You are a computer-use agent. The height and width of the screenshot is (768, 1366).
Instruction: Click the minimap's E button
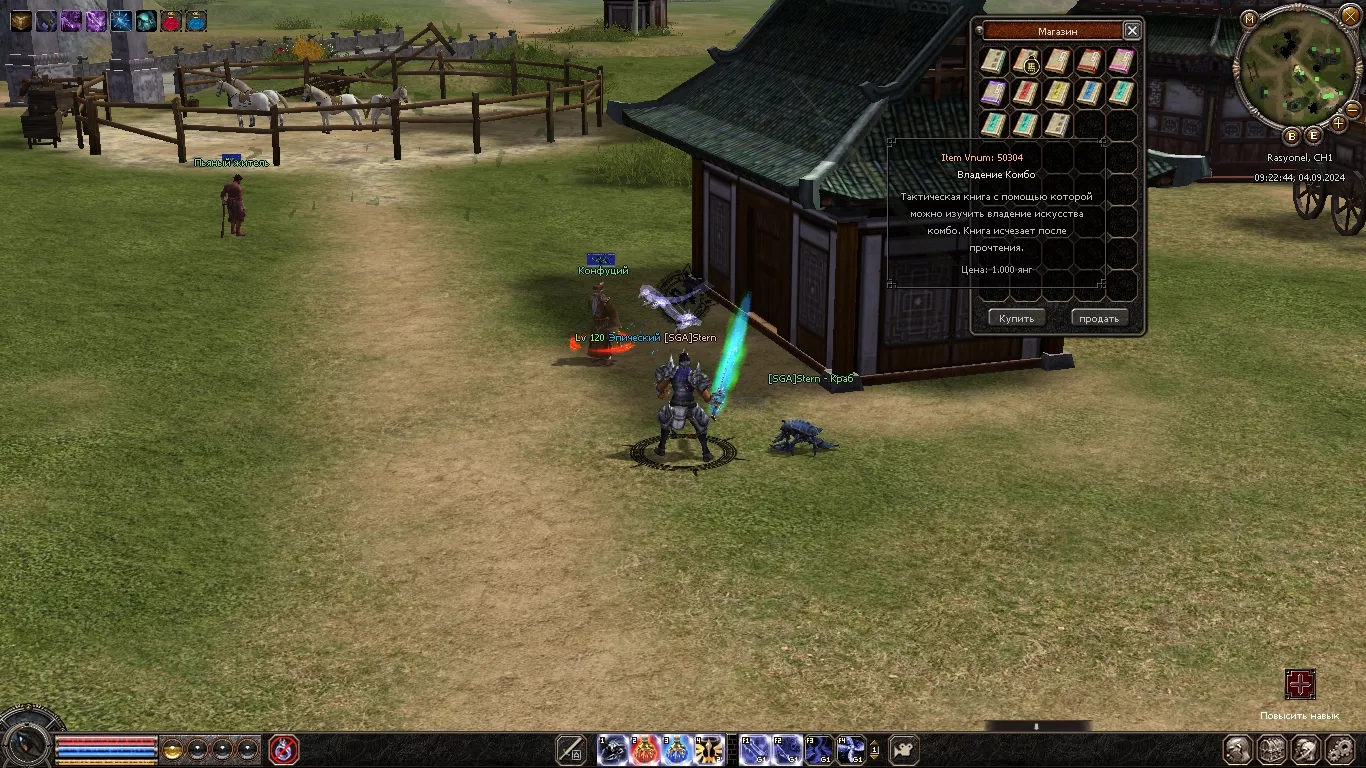click(x=1313, y=136)
